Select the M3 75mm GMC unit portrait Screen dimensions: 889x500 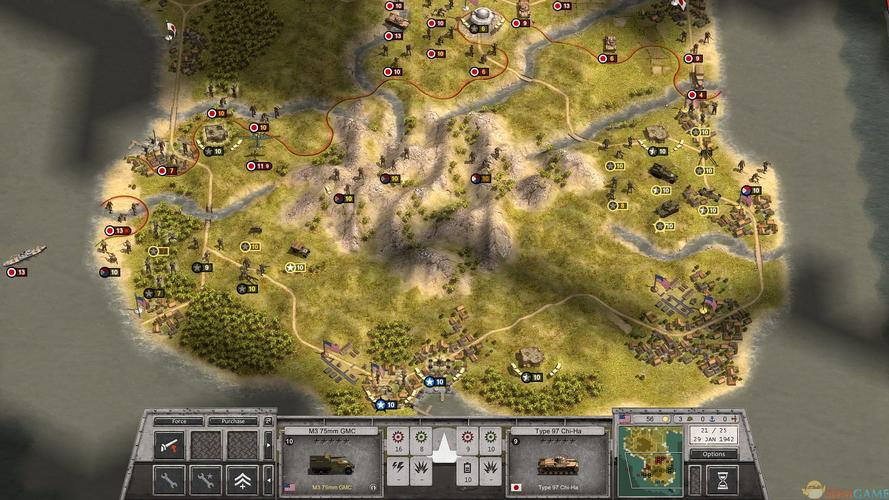coord(331,461)
